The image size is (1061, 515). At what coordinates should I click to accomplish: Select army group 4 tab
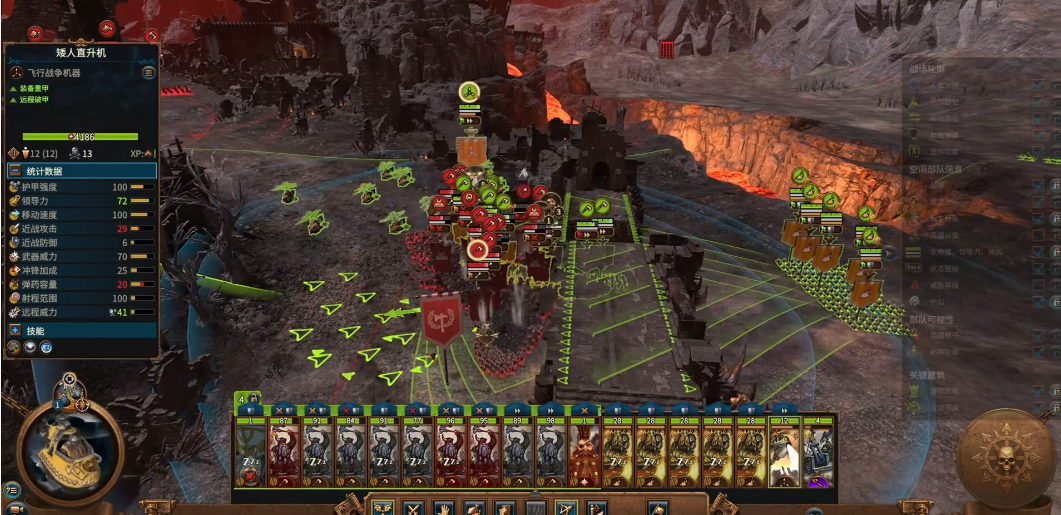coord(242,398)
